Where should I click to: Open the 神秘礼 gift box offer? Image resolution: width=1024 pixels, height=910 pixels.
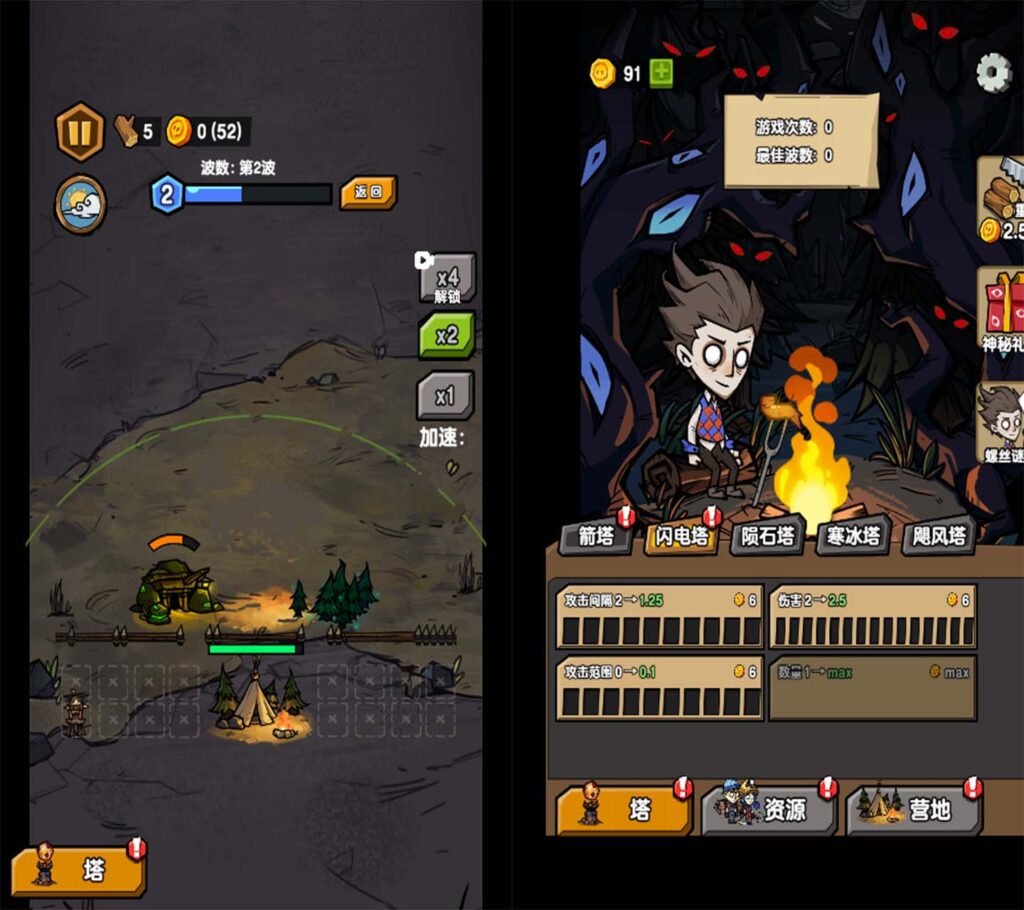coord(1001,307)
